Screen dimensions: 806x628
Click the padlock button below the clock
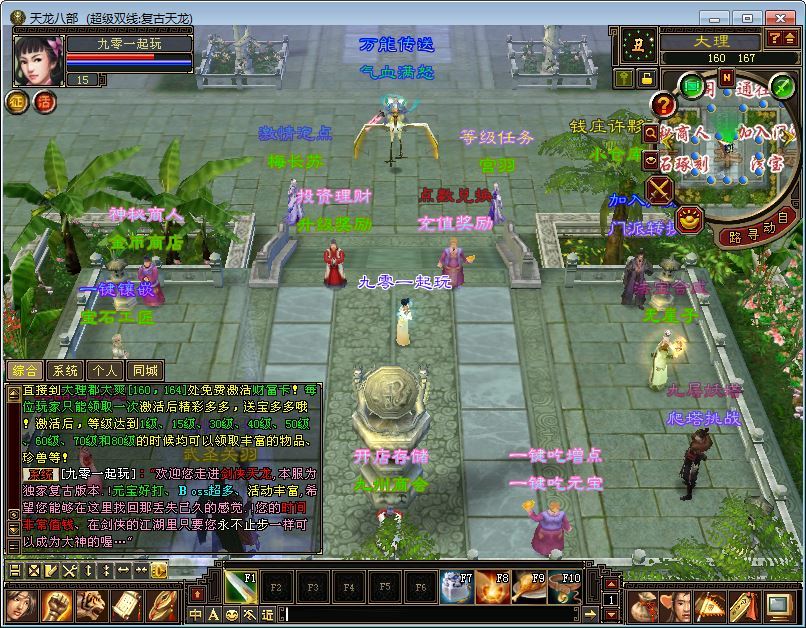pyautogui.click(x=647, y=78)
